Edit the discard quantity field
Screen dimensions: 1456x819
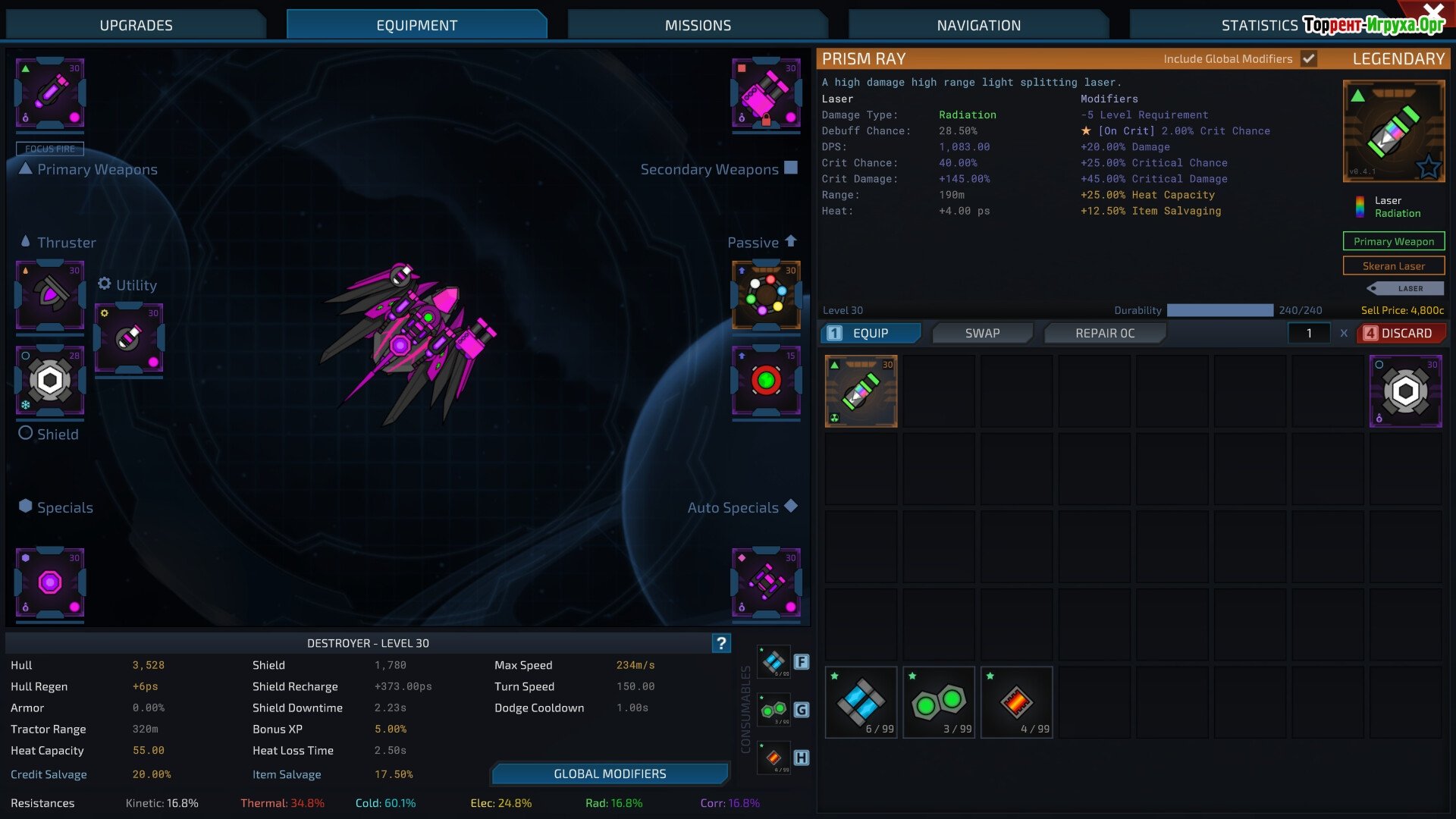(1309, 333)
